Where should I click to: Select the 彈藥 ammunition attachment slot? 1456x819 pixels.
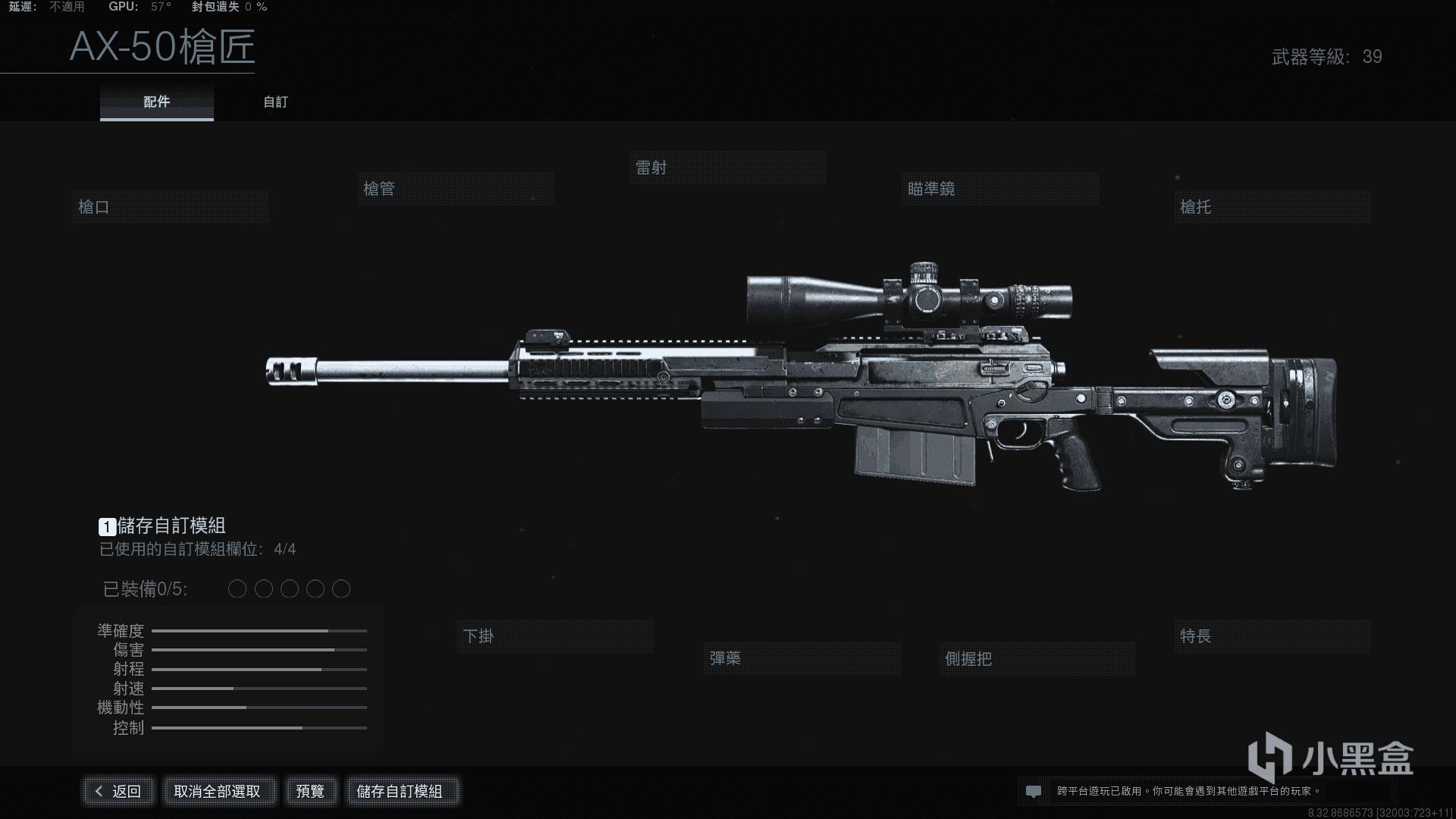[802, 658]
